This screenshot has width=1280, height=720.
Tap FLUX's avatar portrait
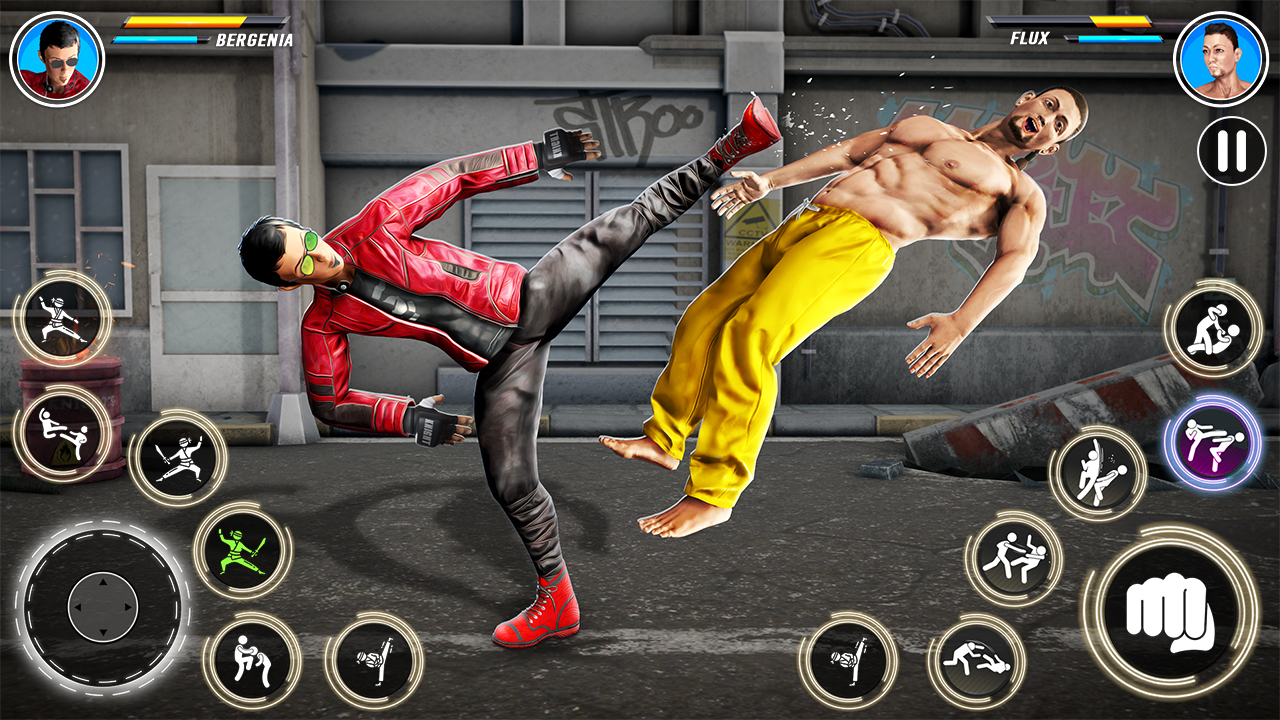click(x=1218, y=57)
